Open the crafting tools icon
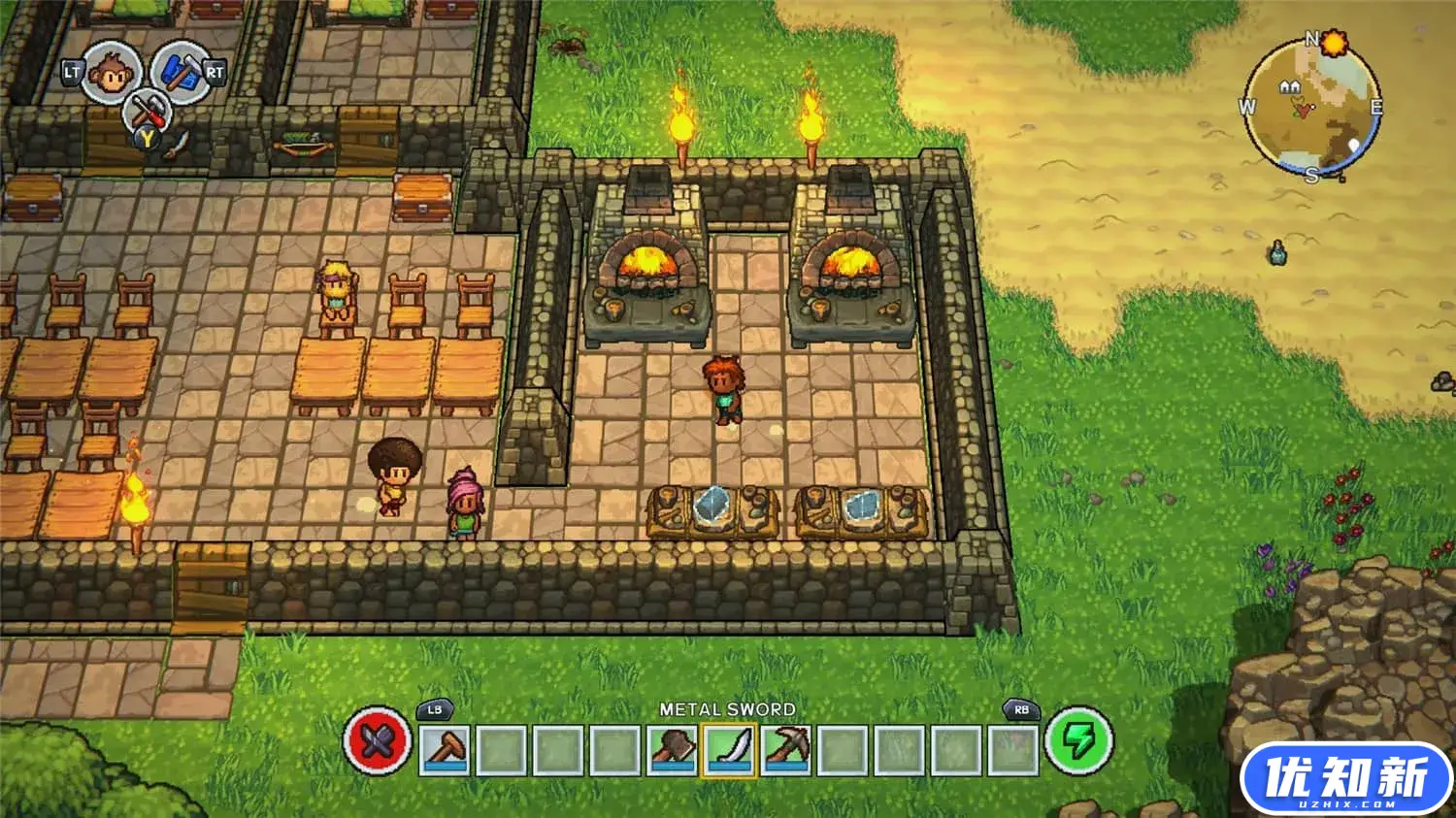This screenshot has width=1456, height=818. pos(148,110)
